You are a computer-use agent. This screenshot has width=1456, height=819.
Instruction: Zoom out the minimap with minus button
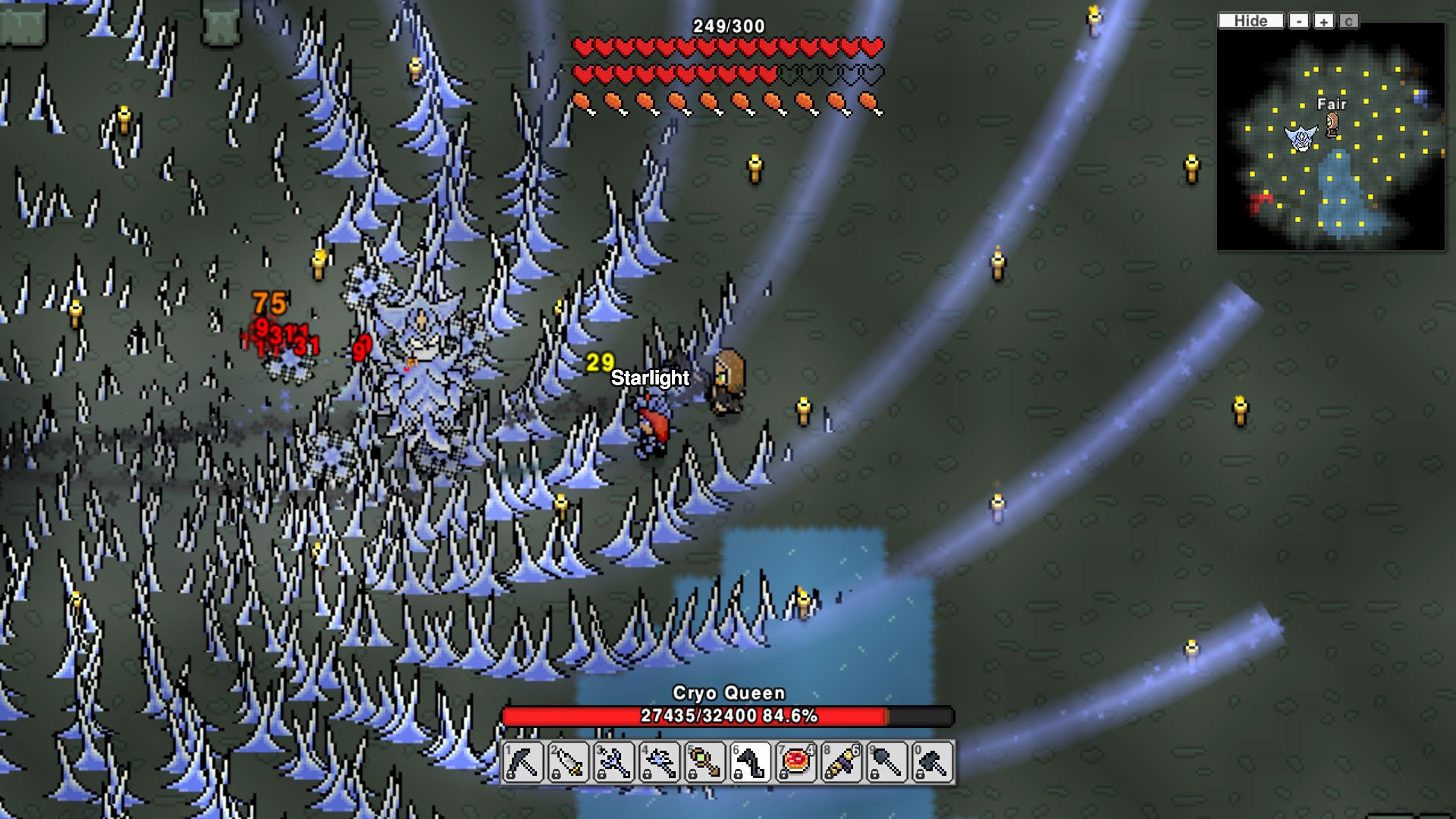[1299, 21]
